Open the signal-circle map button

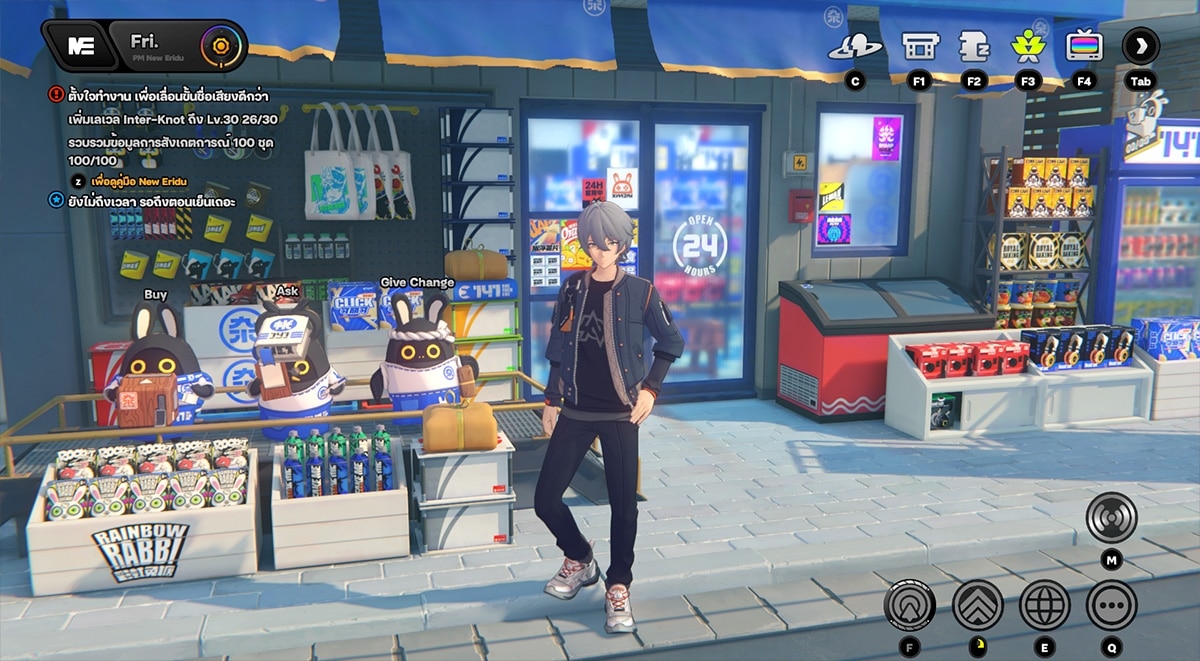1111,519
